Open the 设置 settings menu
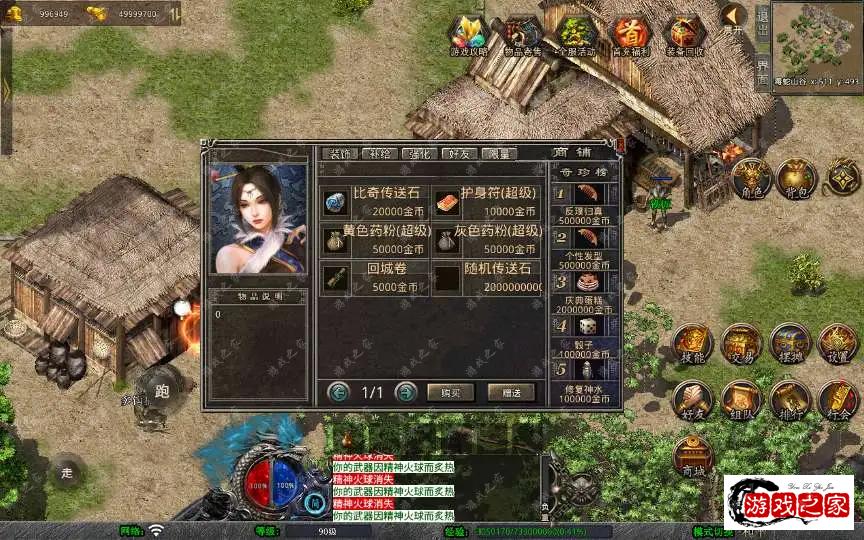 point(838,344)
